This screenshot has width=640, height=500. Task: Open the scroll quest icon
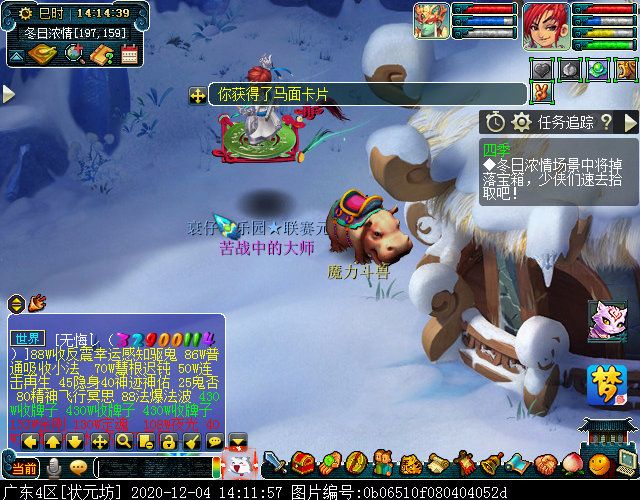pos(438,464)
